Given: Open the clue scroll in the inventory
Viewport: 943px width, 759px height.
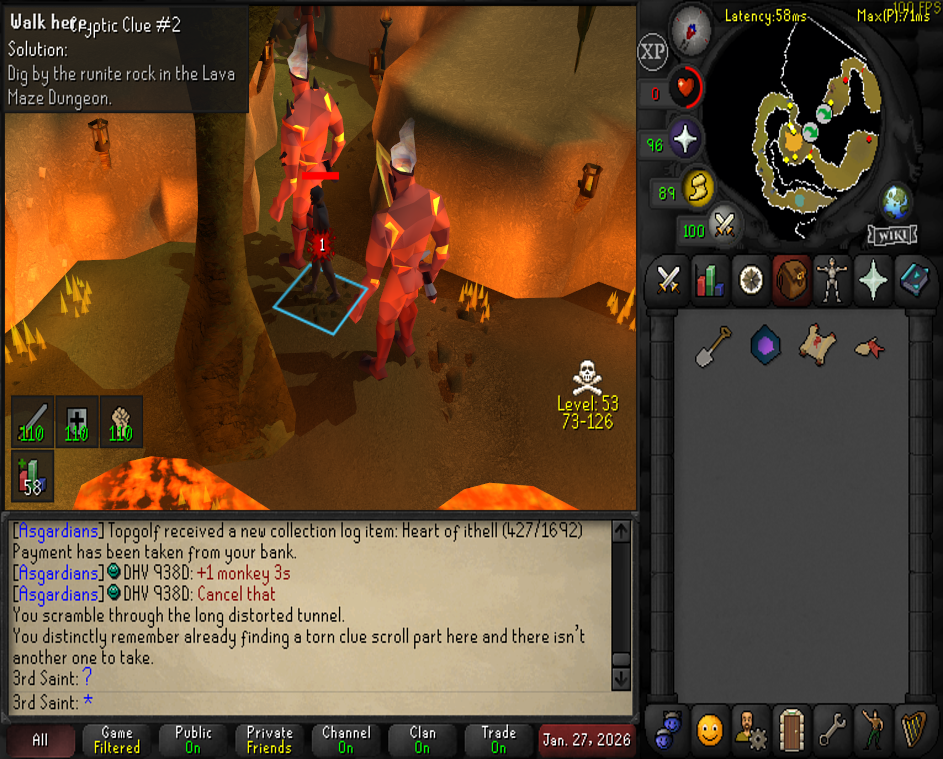Looking at the screenshot, I should [817, 345].
